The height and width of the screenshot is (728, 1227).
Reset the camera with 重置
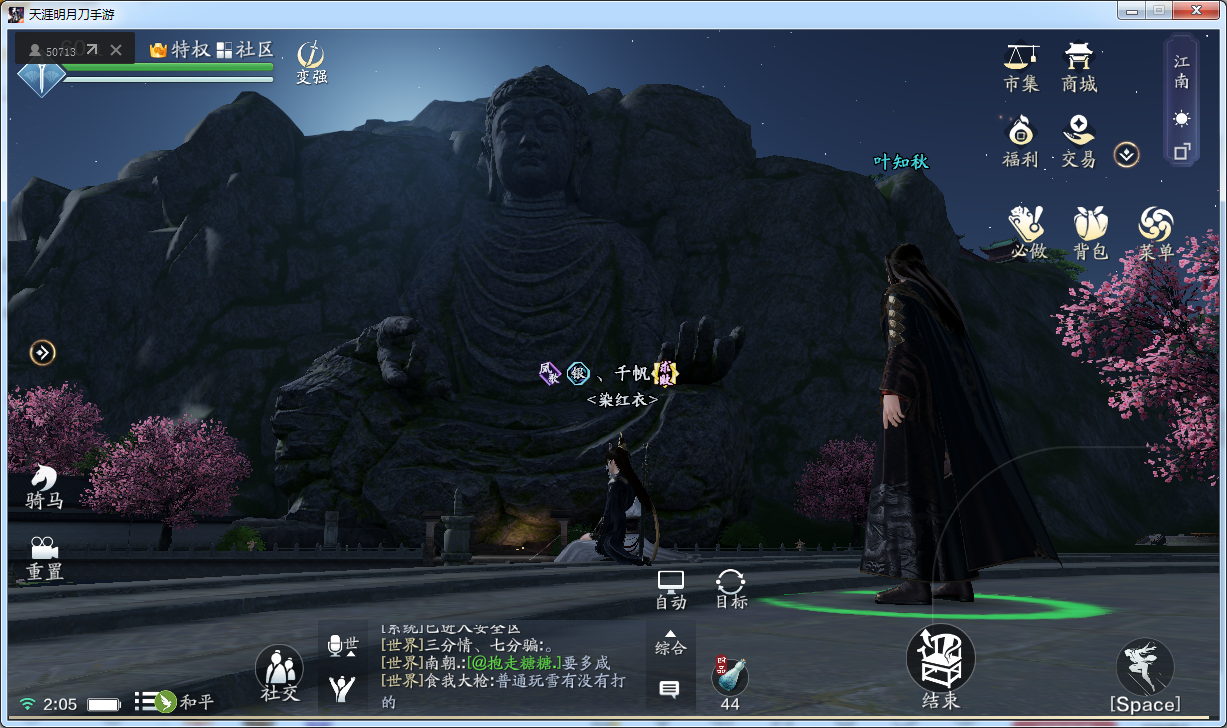click(x=44, y=559)
